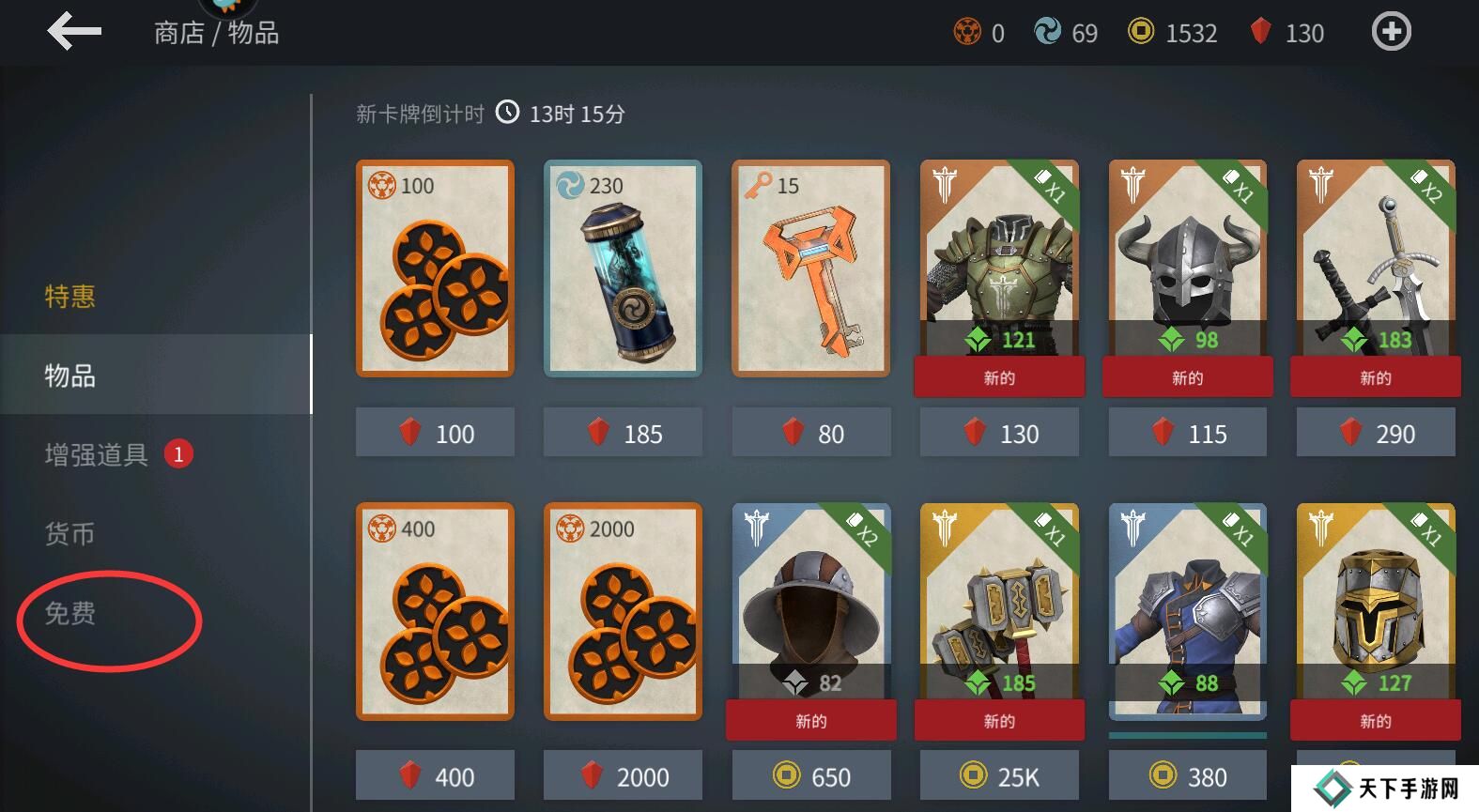Open the 免费 category
Image resolution: width=1479 pixels, height=812 pixels.
[x=70, y=614]
